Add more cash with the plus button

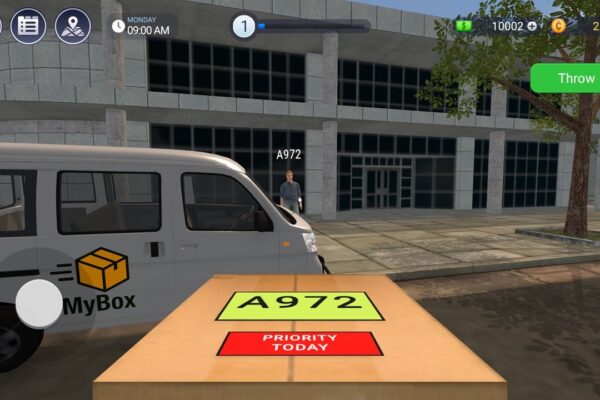[532, 26]
